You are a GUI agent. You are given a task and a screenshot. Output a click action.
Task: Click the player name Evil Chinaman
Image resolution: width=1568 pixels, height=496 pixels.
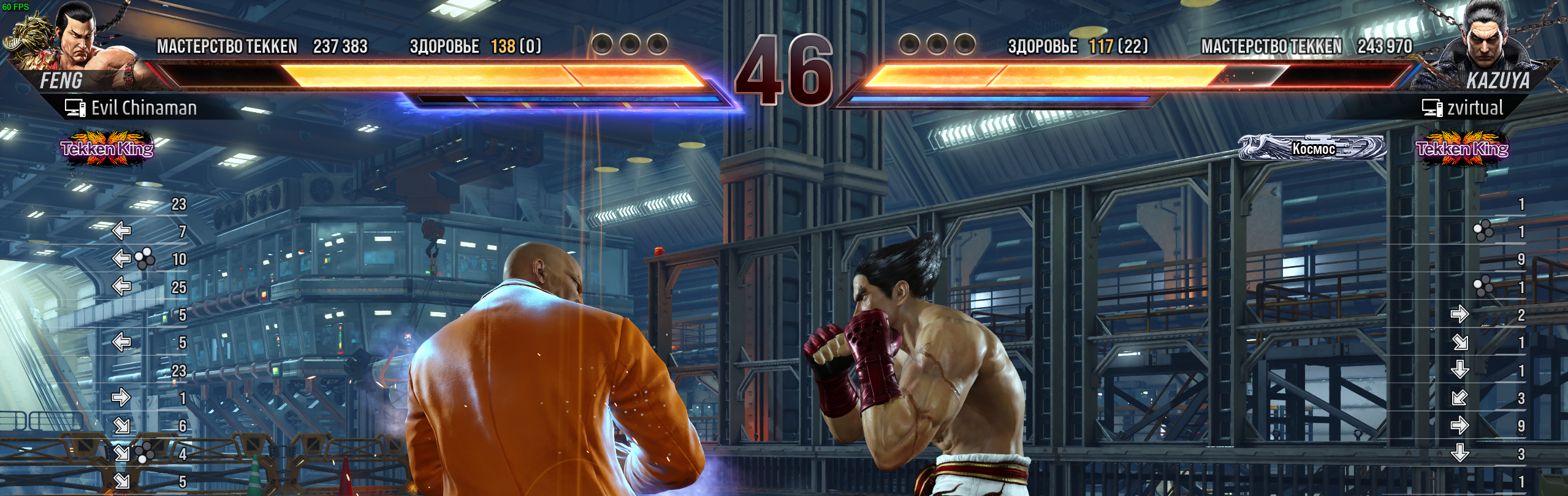pos(144,109)
